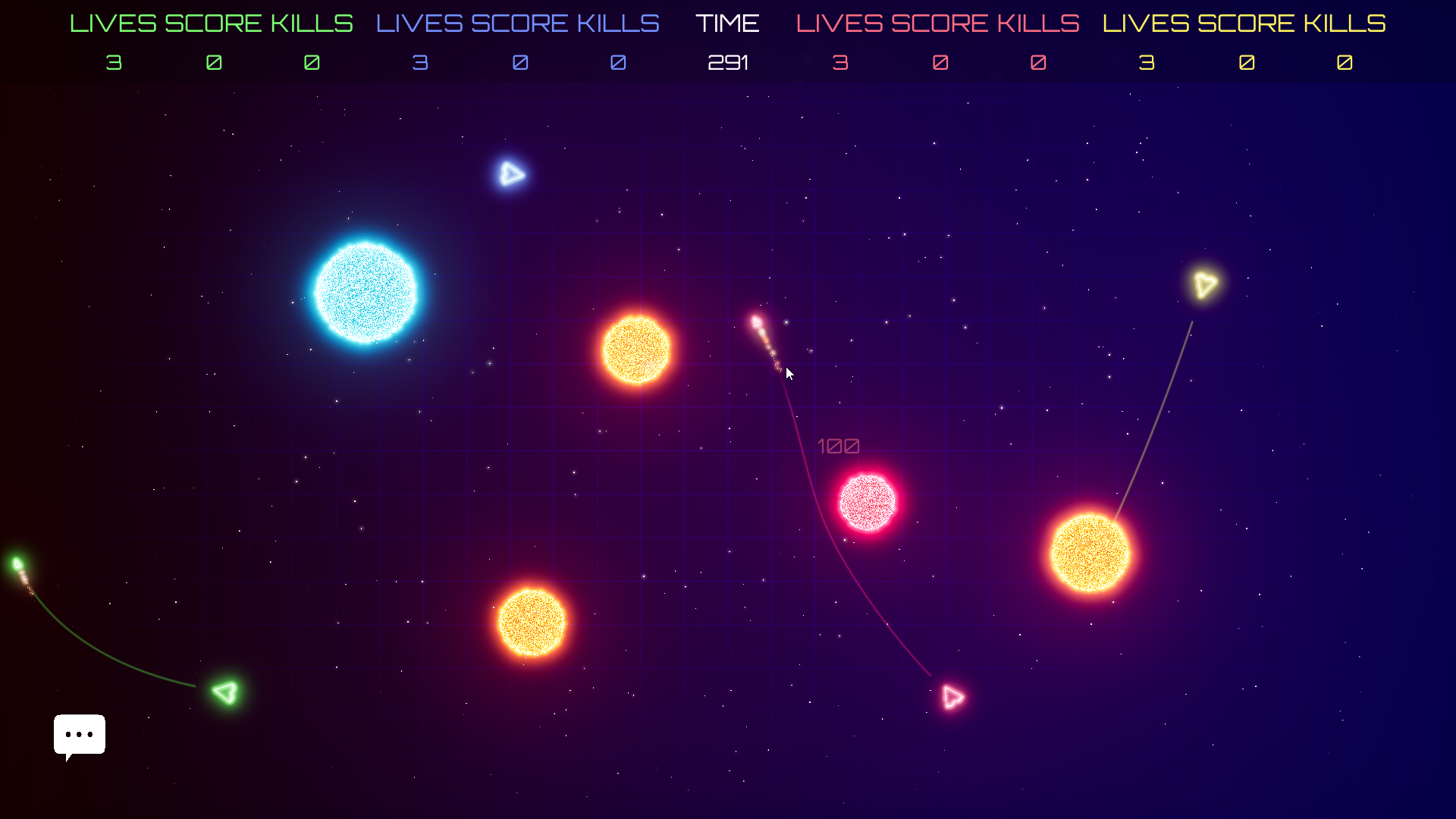Viewport: 1456px width, 819px height.
Task: Expand the red scoreboard header
Action: pos(937,23)
